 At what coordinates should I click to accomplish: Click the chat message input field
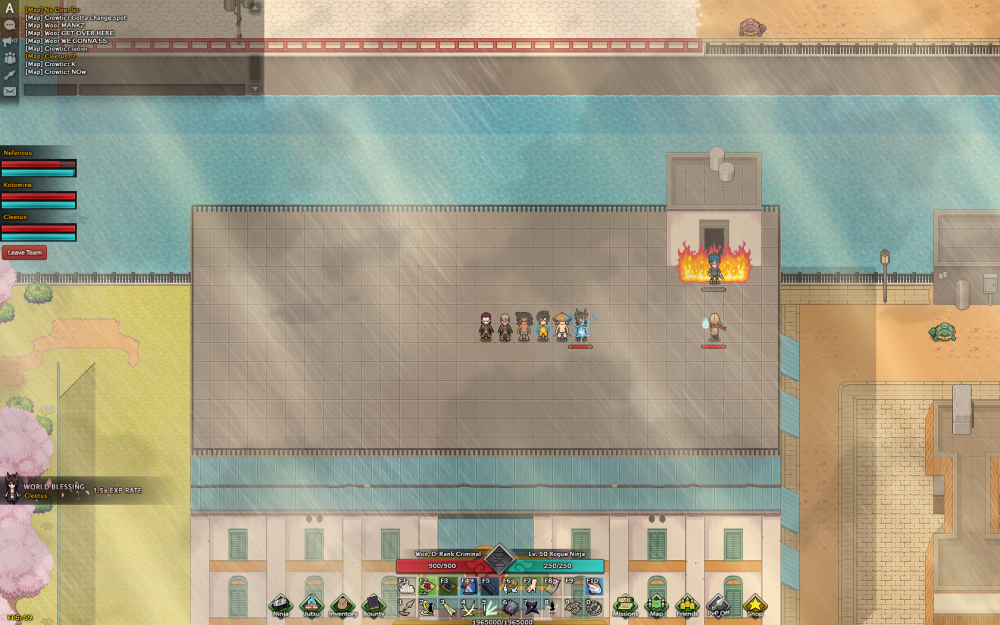[x=162, y=90]
